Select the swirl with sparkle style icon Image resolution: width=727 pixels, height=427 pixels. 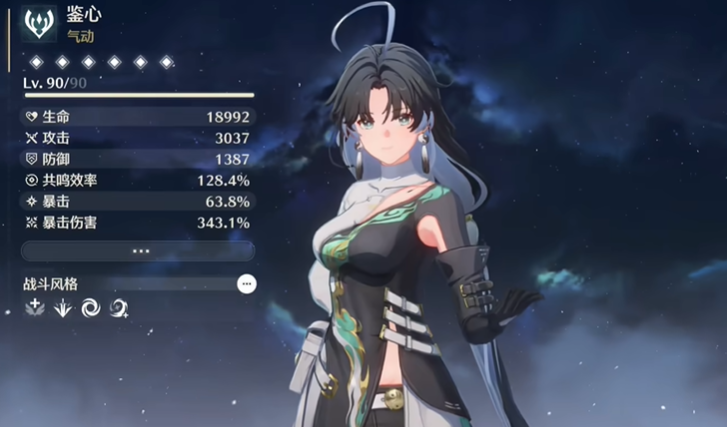tap(118, 309)
